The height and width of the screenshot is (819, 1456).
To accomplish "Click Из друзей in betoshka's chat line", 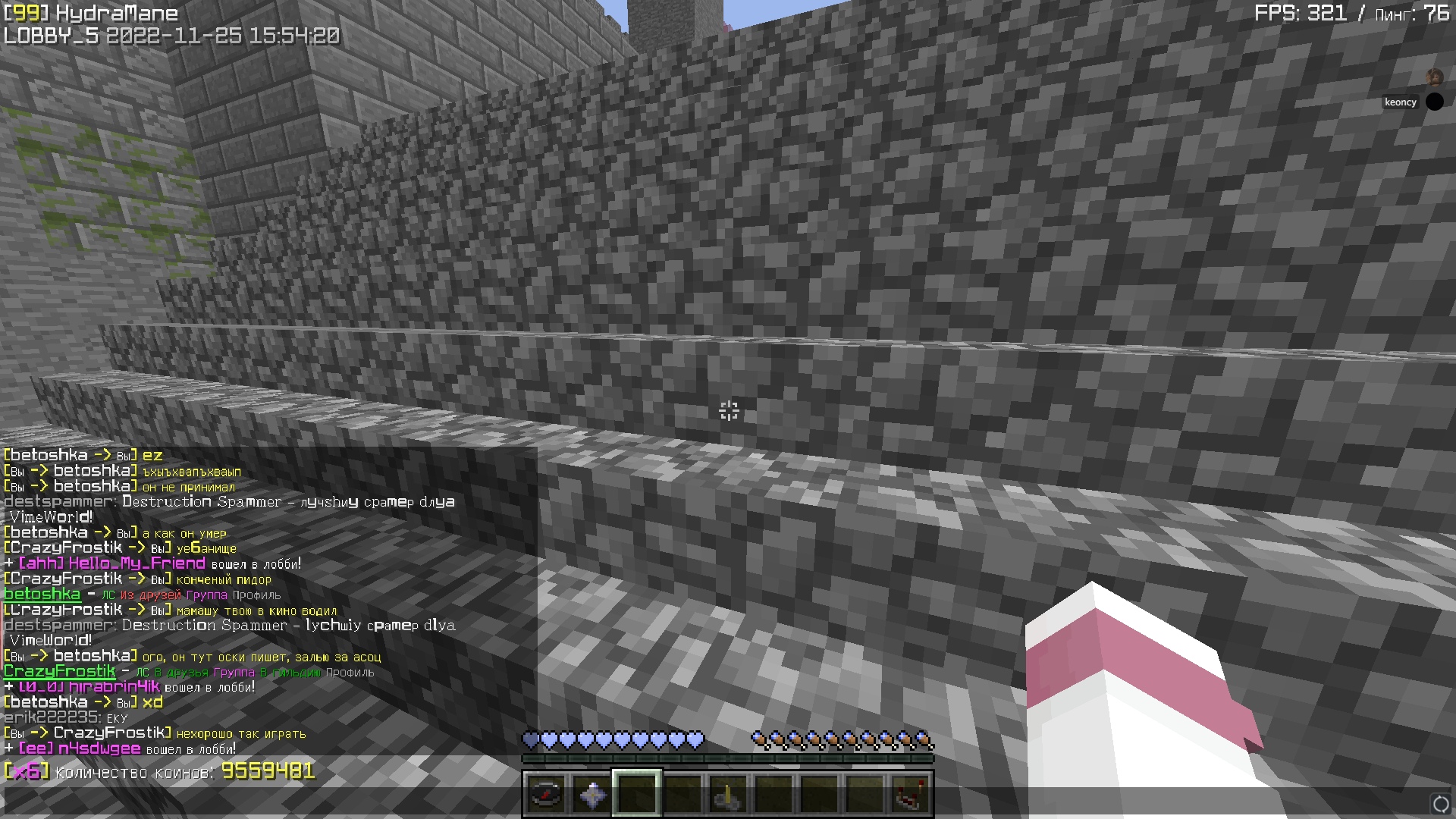I will (x=150, y=595).
